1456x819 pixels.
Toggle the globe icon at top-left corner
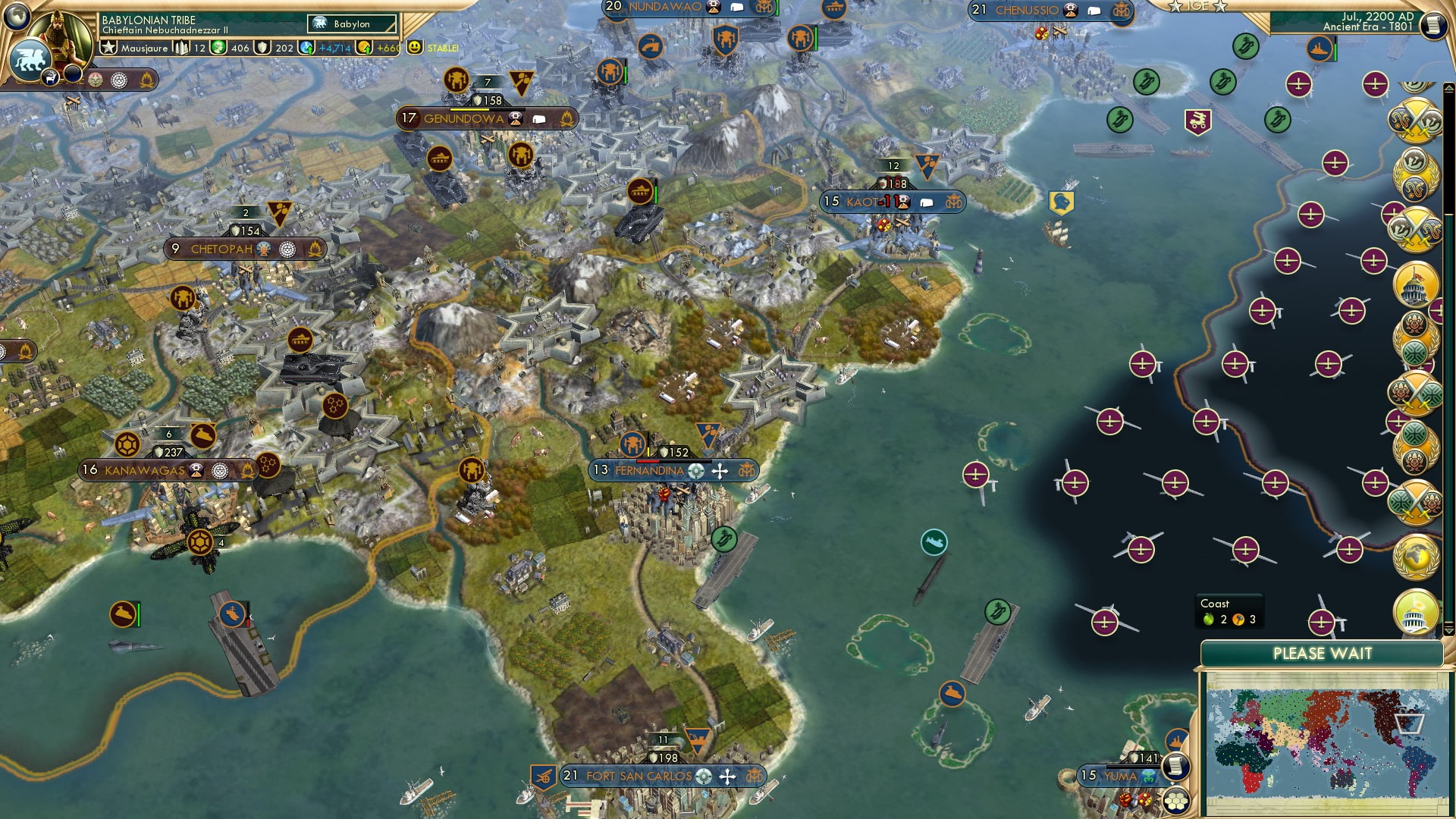[x=15, y=15]
